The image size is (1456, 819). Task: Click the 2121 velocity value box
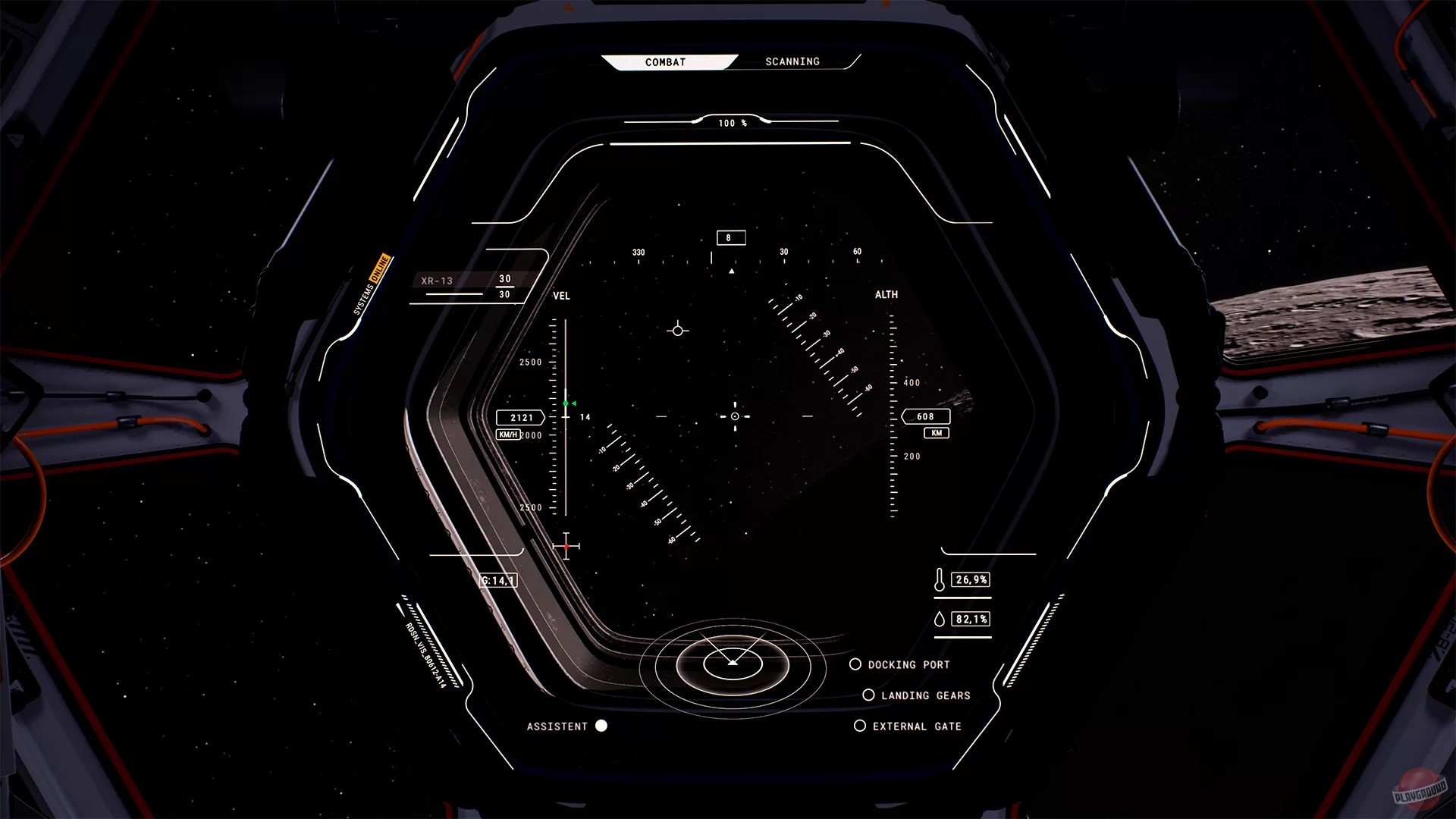(522, 416)
